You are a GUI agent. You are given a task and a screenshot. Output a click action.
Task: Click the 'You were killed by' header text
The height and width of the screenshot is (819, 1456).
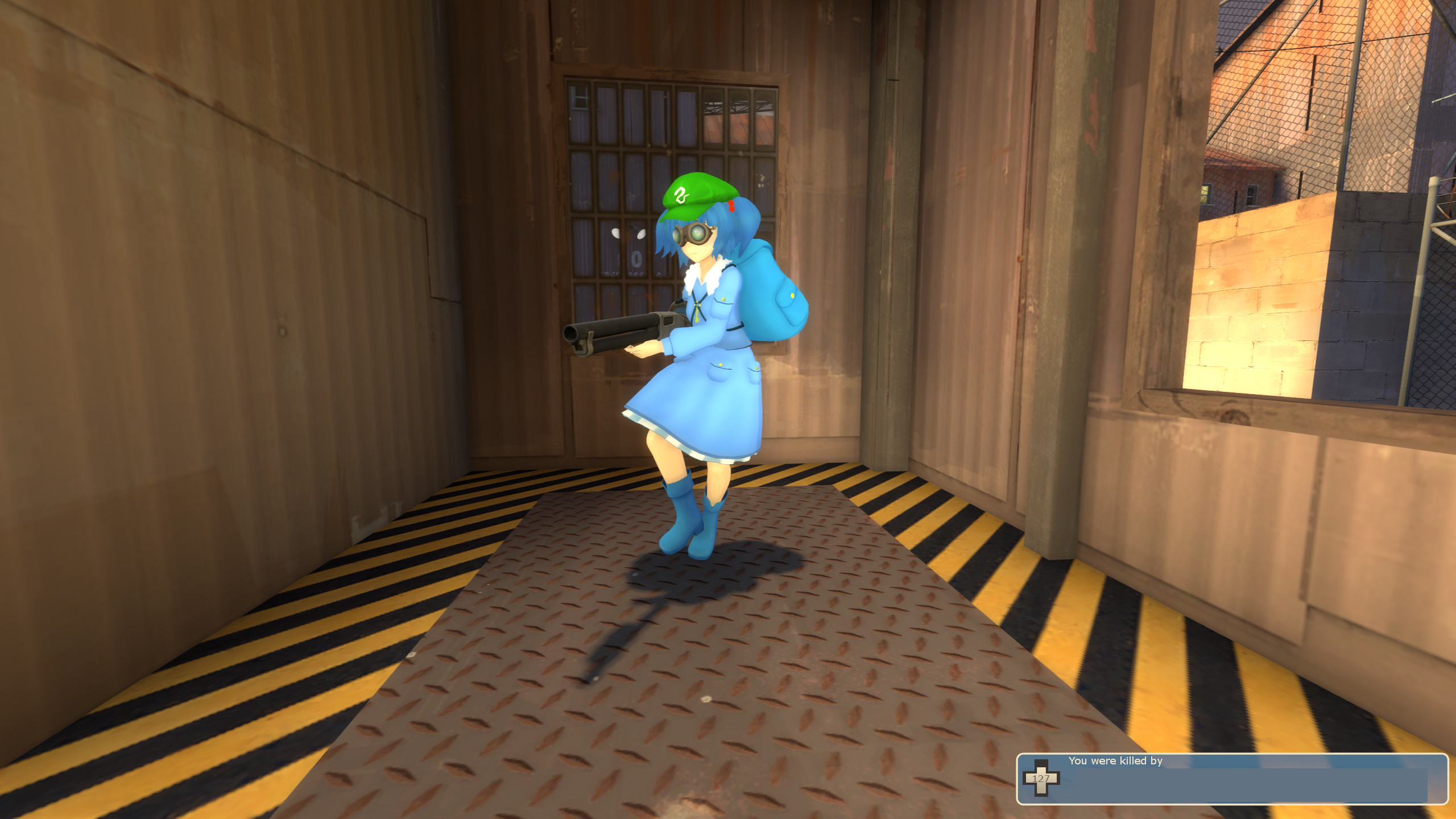1116,762
